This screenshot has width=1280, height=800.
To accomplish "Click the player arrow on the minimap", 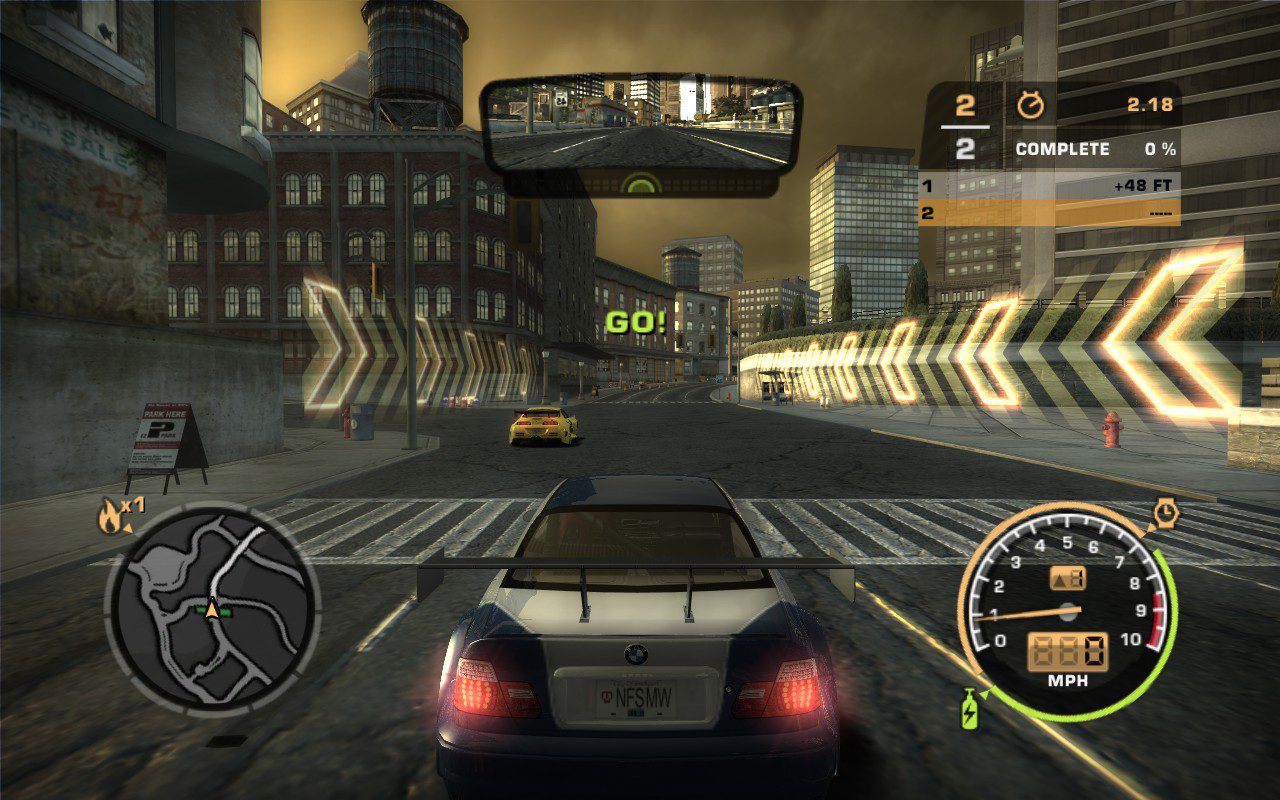I will tap(213, 612).
